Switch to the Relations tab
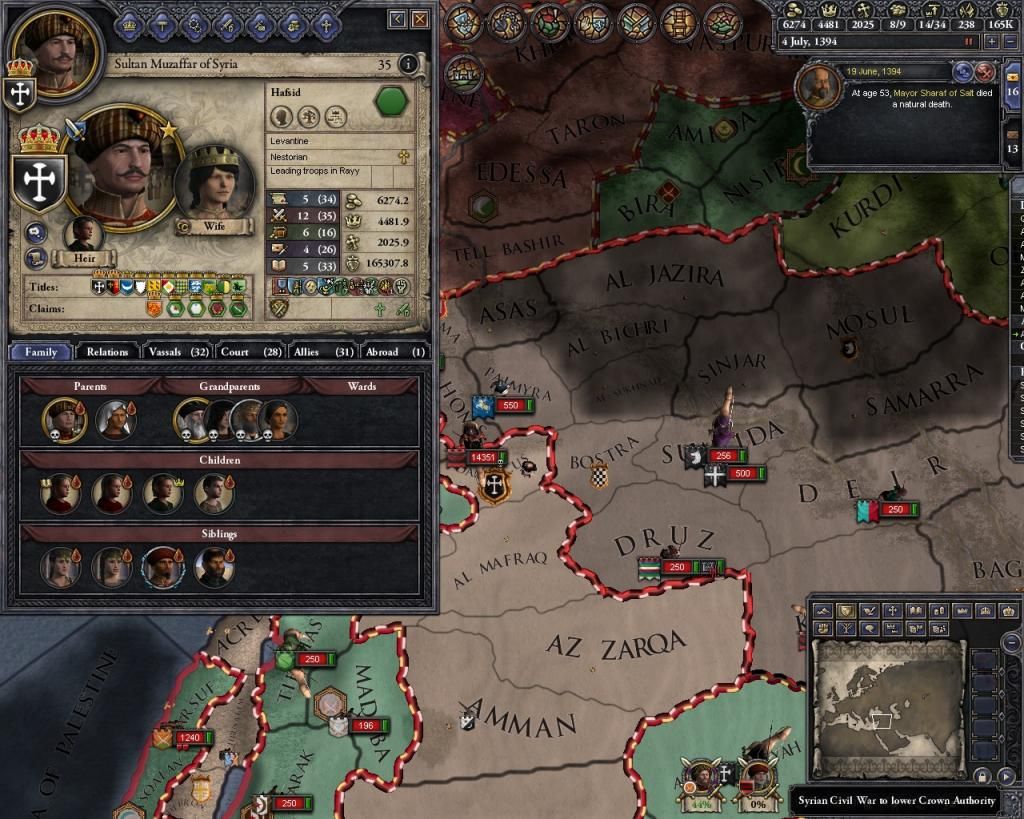This screenshot has height=819, width=1024. tap(107, 352)
